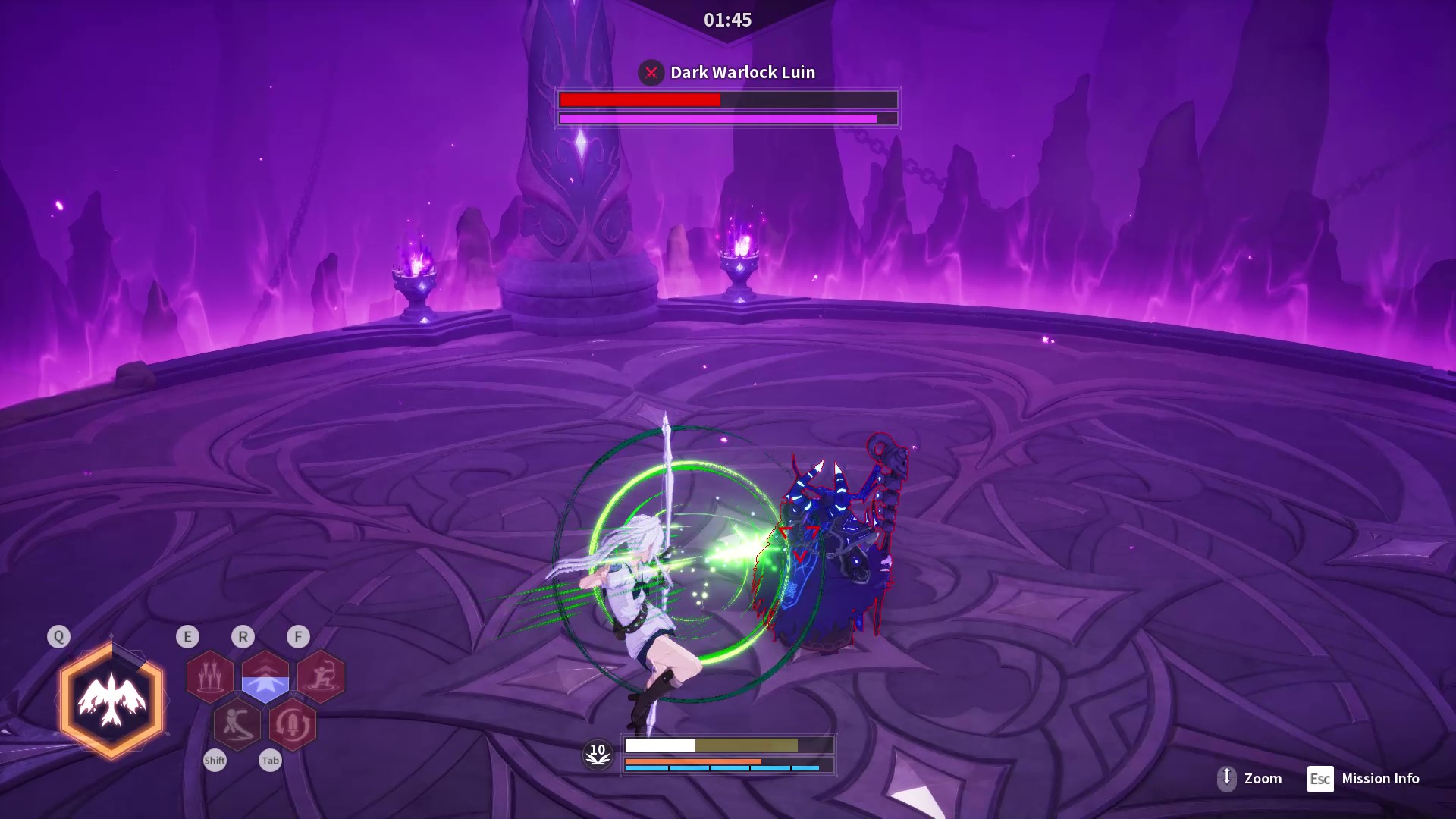Activate the dash dodge skill icon

tap(237, 725)
